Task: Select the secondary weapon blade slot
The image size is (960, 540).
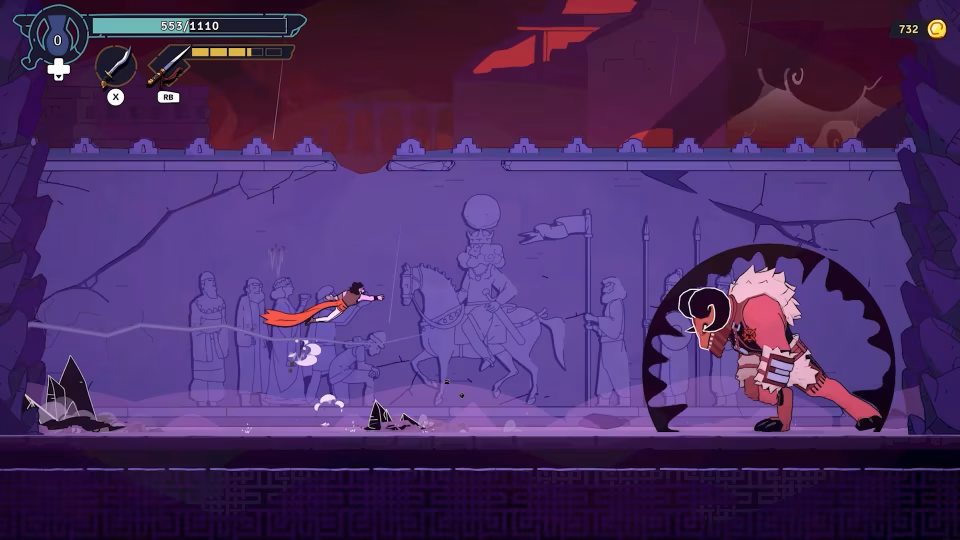Action: click(x=168, y=66)
